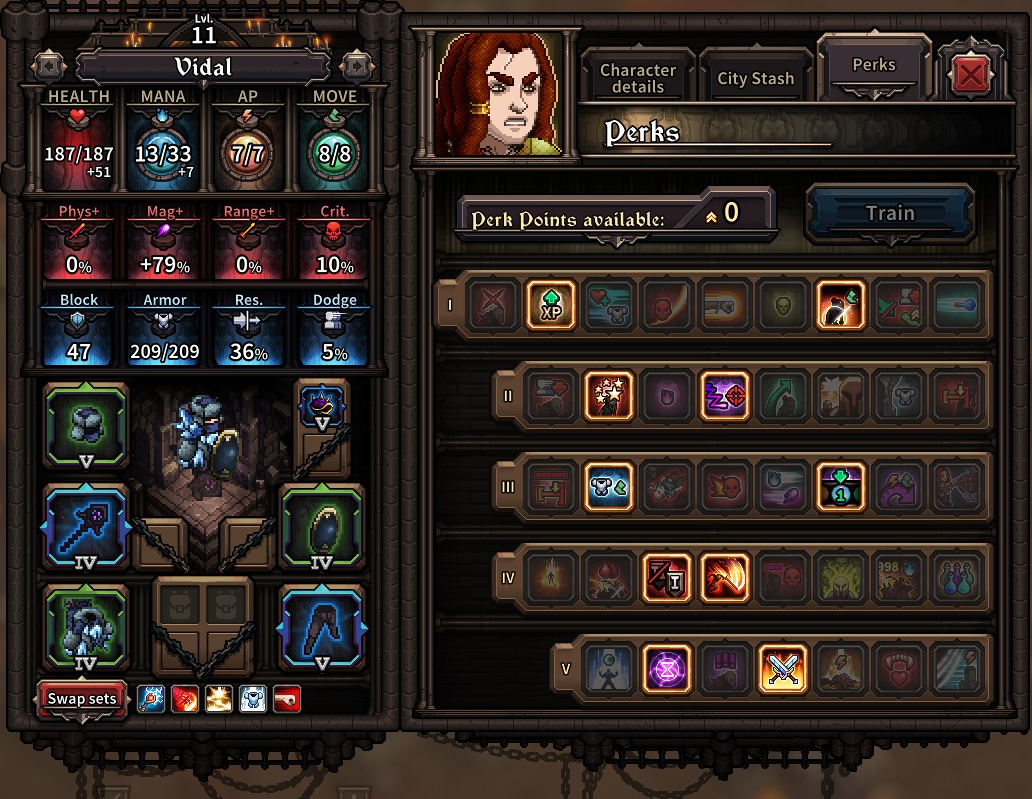
Task: Switch to the City Stash tab
Action: (755, 78)
